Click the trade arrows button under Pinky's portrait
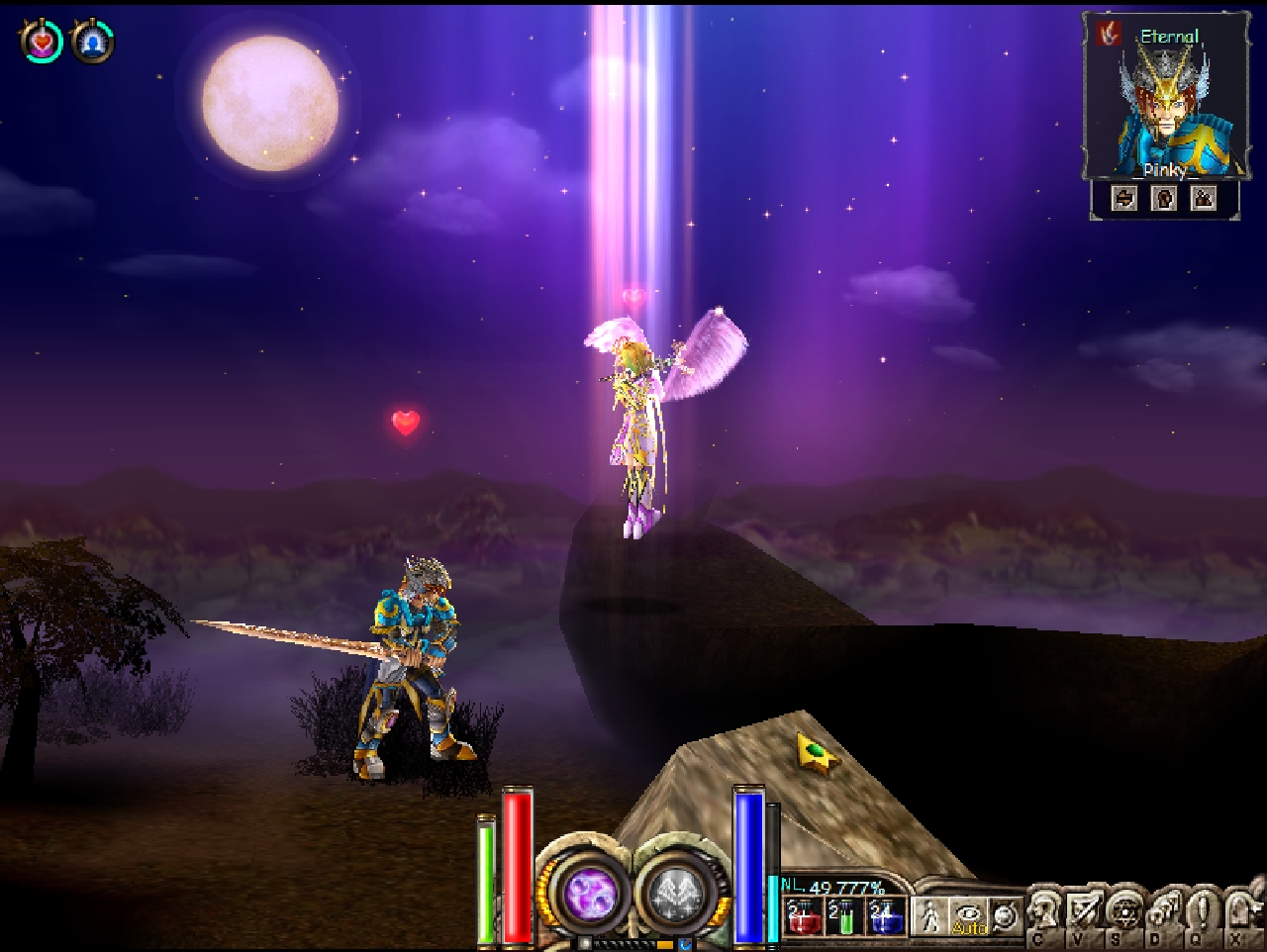1267x952 pixels. (1125, 198)
